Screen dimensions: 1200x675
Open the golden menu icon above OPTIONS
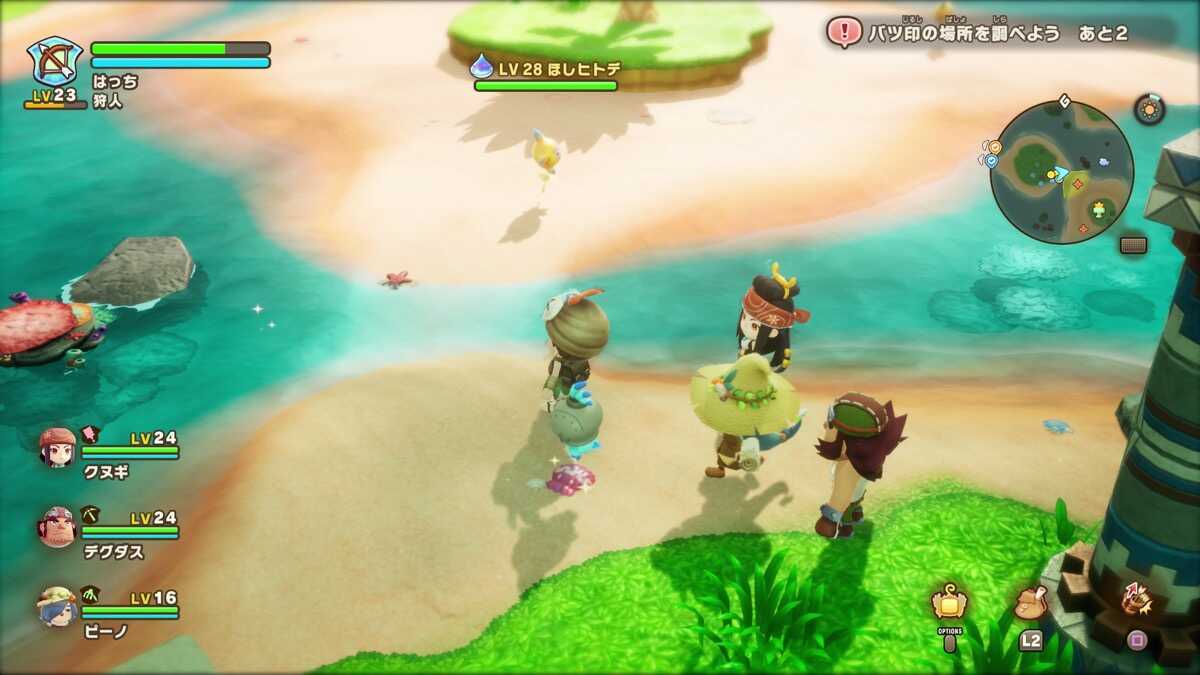coord(948,602)
